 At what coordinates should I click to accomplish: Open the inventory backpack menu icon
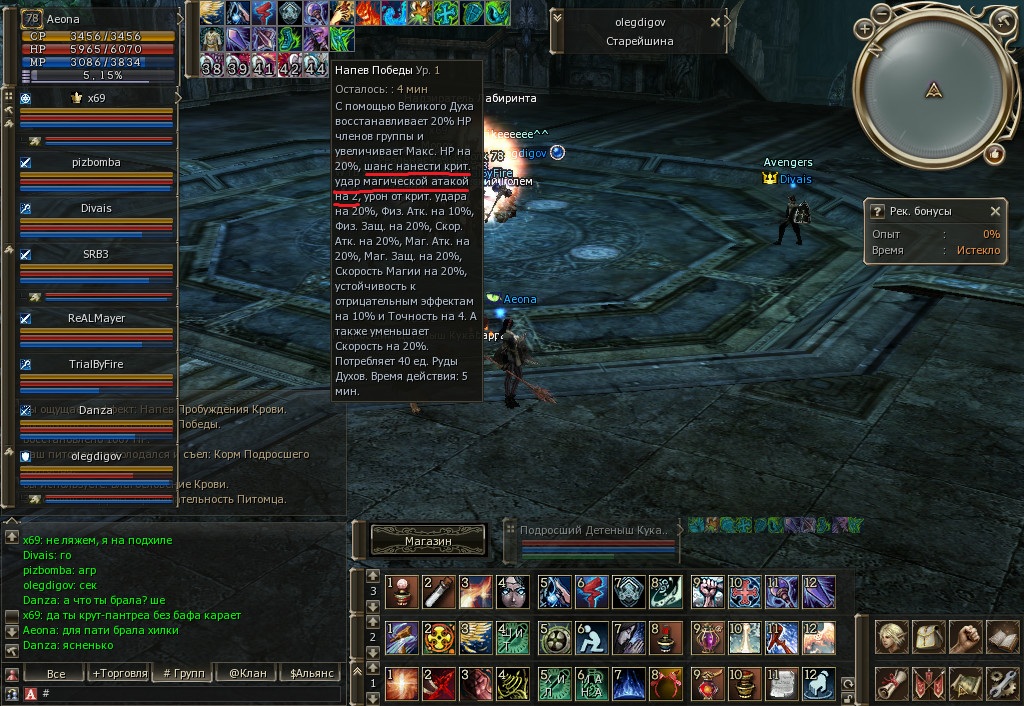point(927,636)
